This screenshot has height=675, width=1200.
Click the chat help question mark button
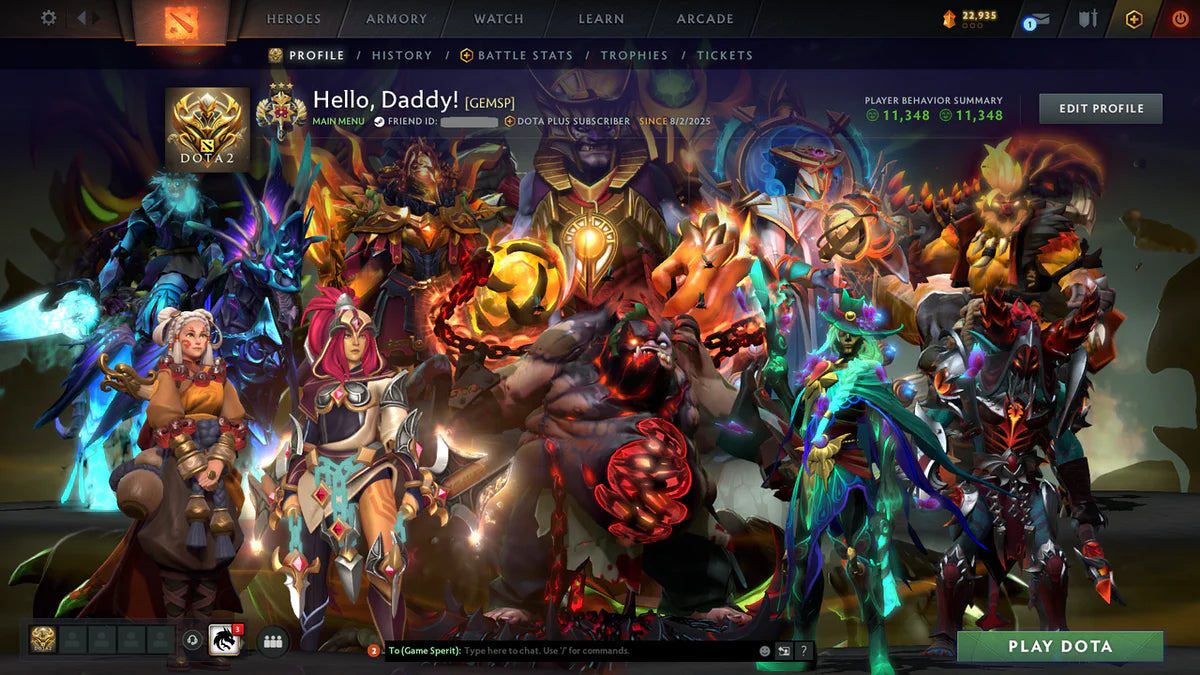click(803, 651)
